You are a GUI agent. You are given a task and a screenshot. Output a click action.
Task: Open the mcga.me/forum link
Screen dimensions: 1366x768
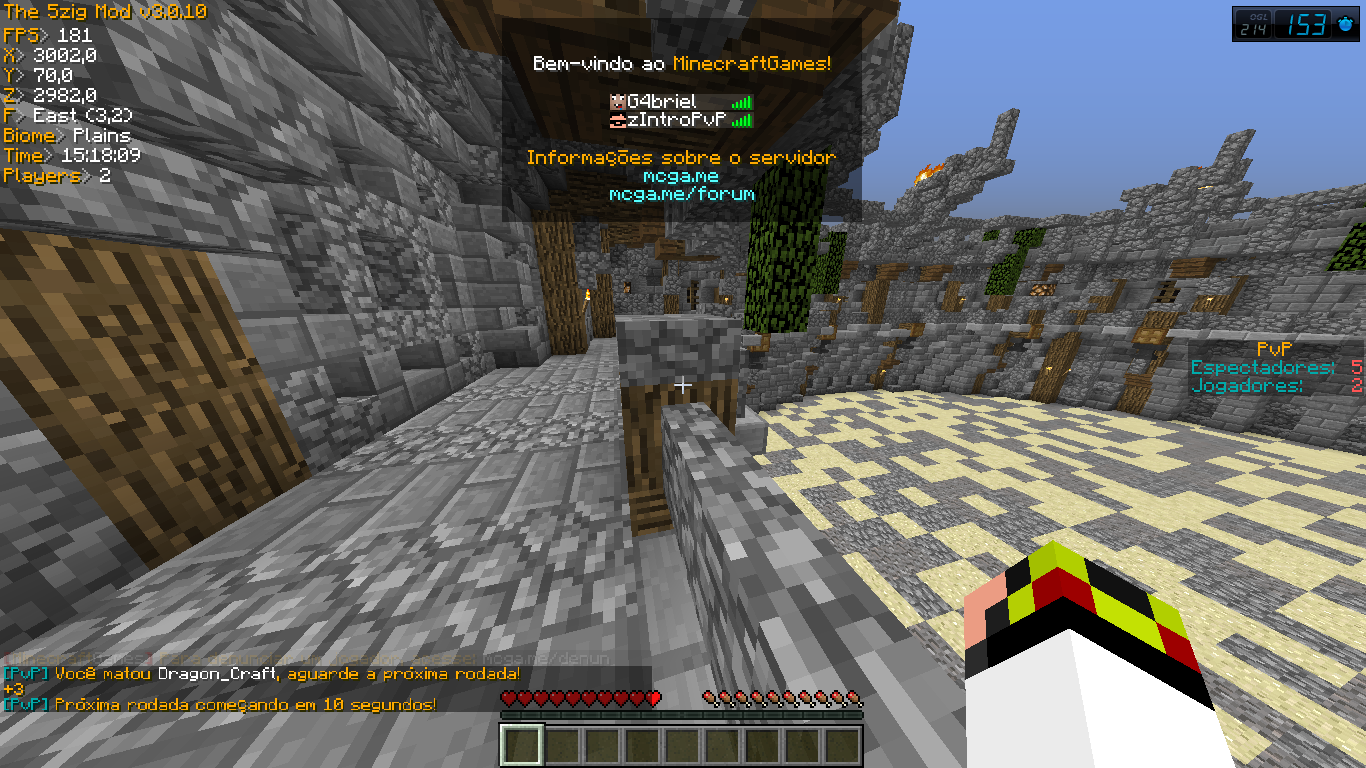pos(681,194)
